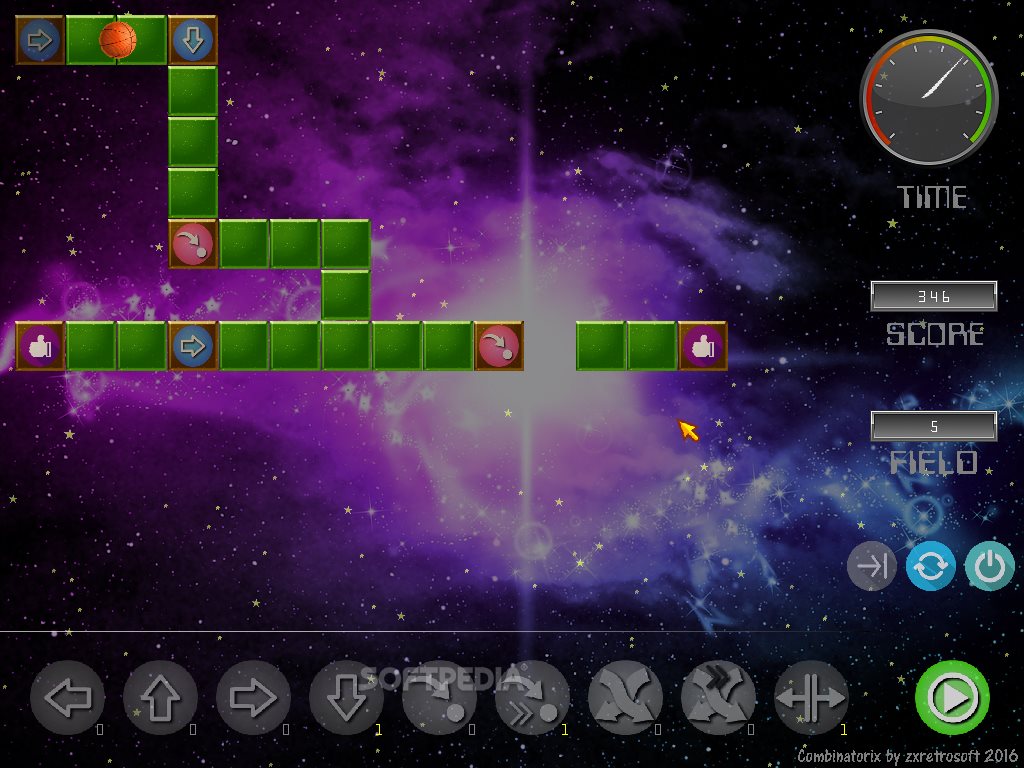Pick the double-chevron crossing arrows tool

coord(718,698)
